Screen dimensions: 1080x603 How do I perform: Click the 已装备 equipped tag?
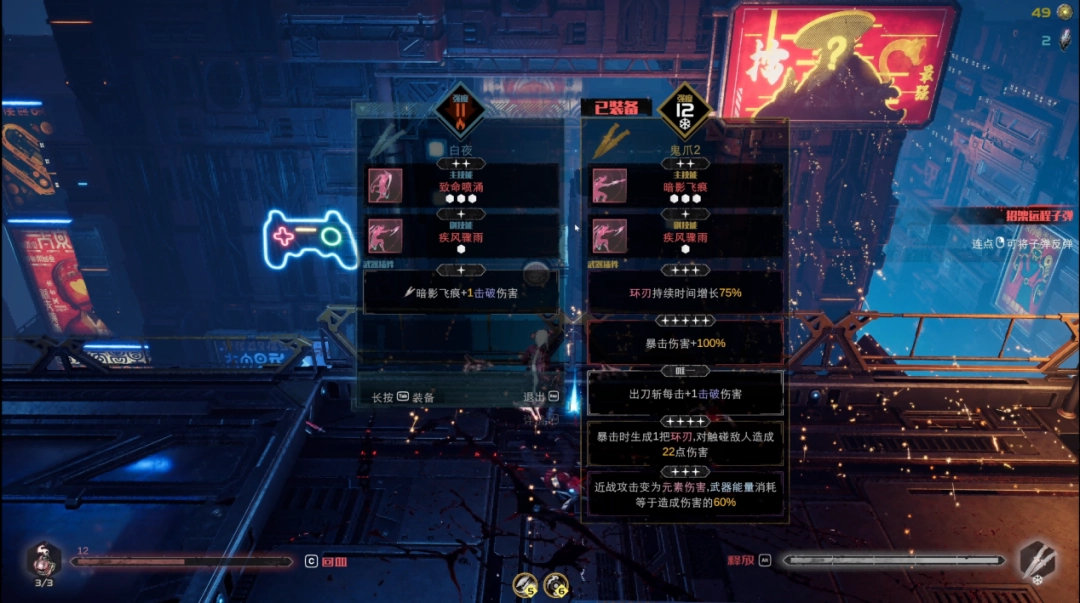[x=616, y=107]
